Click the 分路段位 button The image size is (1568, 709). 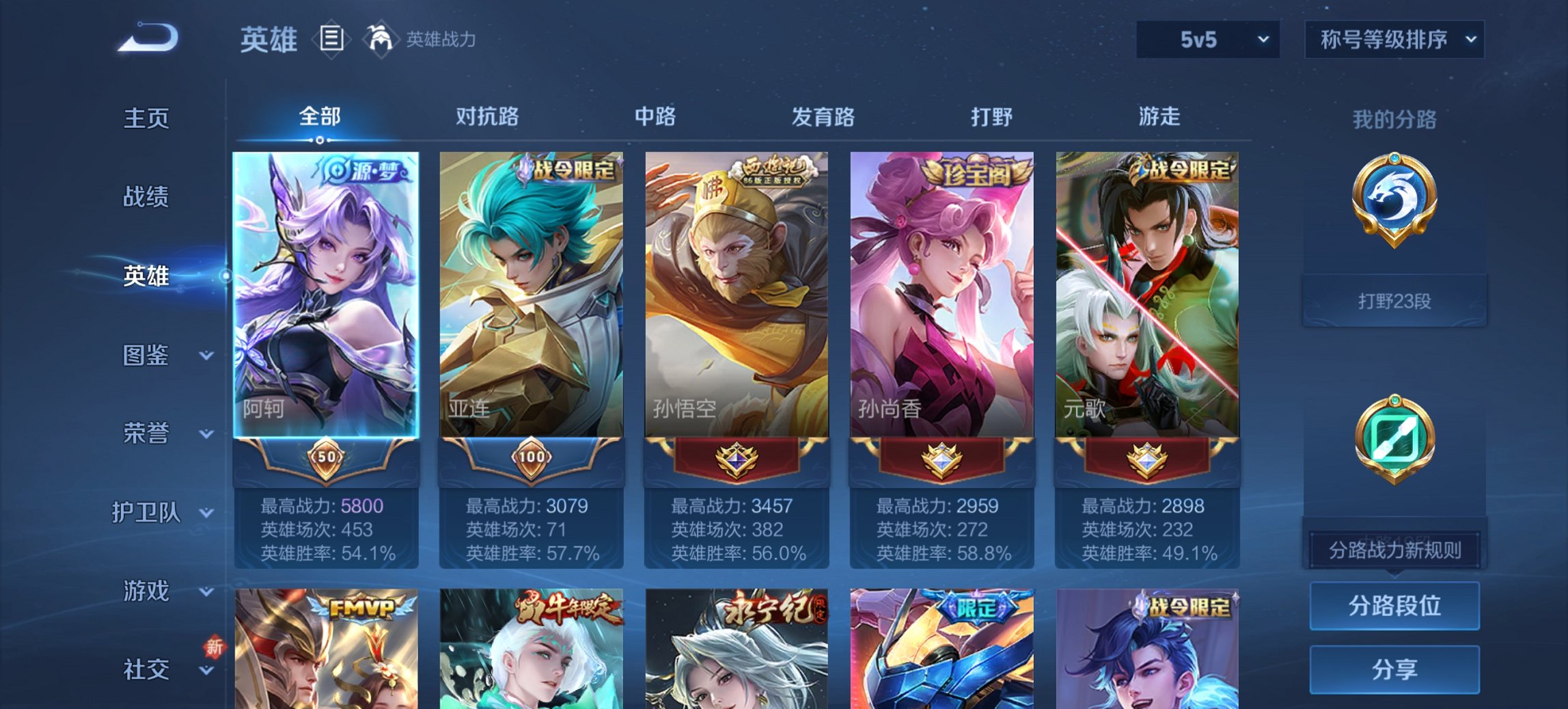tap(1394, 606)
